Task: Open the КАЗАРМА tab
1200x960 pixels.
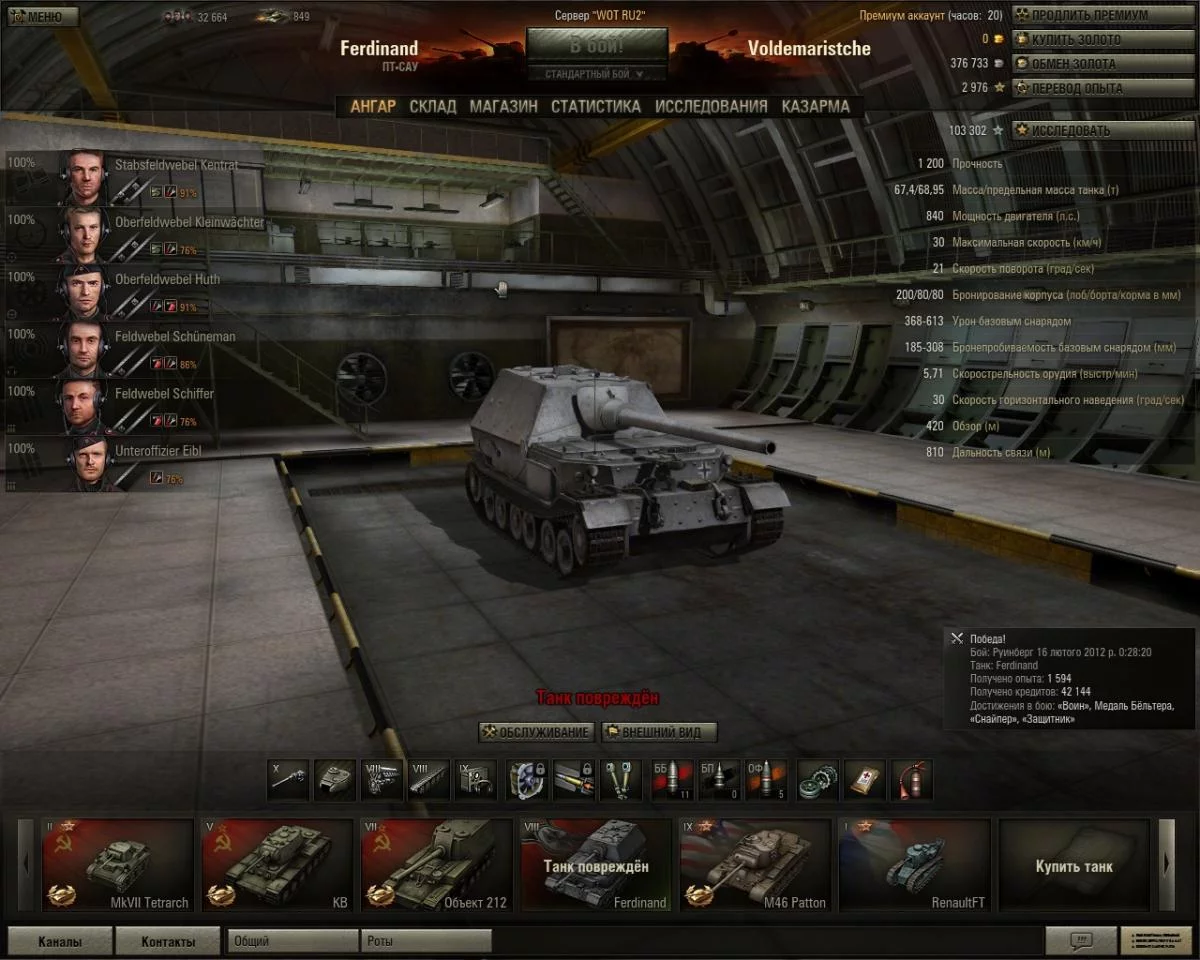Action: (816, 106)
